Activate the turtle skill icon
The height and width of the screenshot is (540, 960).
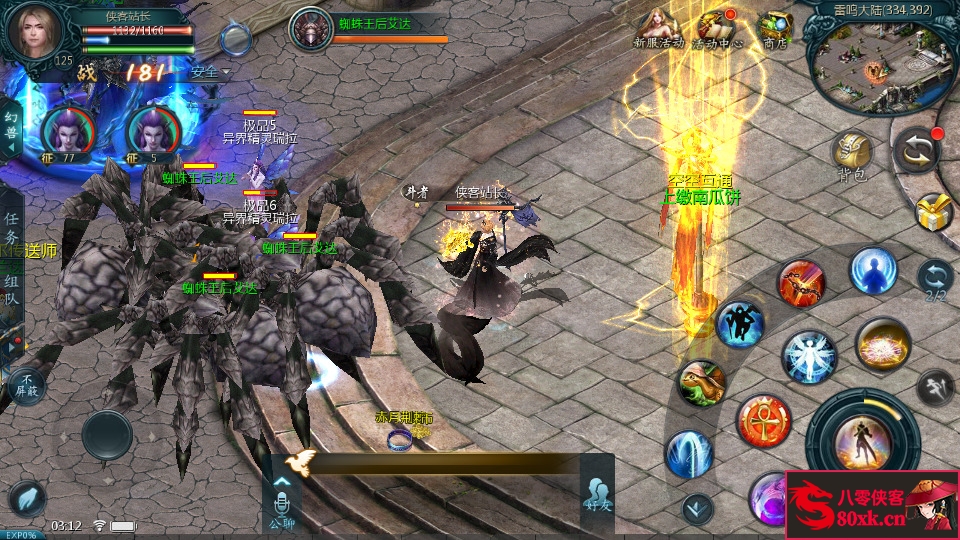pos(701,384)
